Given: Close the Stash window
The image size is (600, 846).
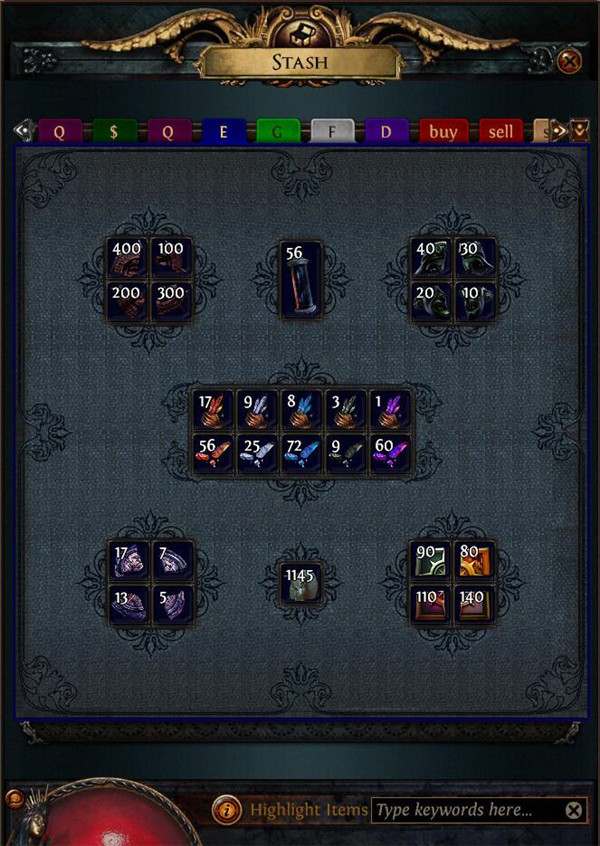Looking at the screenshot, I should [569, 62].
